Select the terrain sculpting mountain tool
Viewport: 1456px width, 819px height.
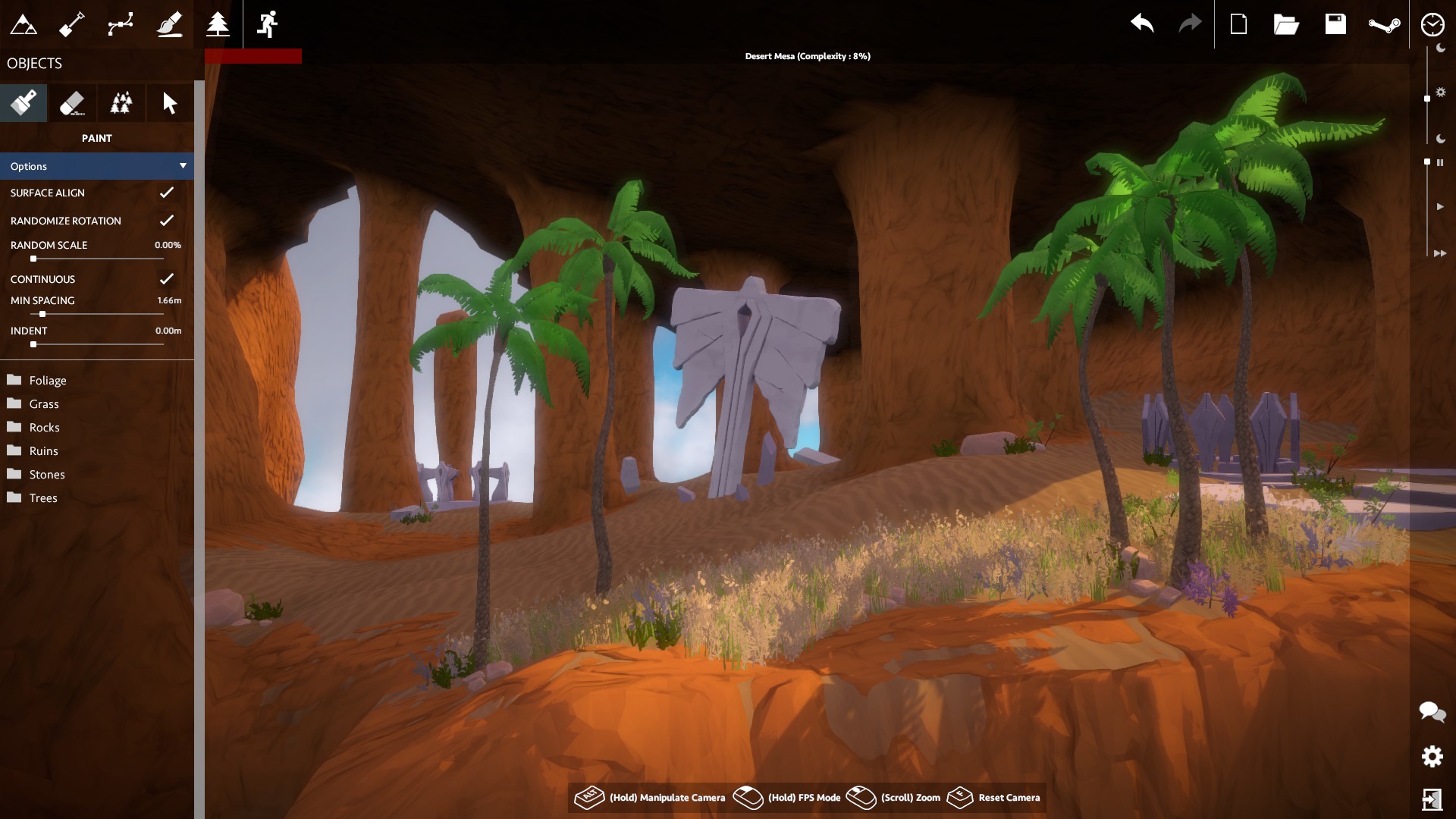[x=24, y=24]
